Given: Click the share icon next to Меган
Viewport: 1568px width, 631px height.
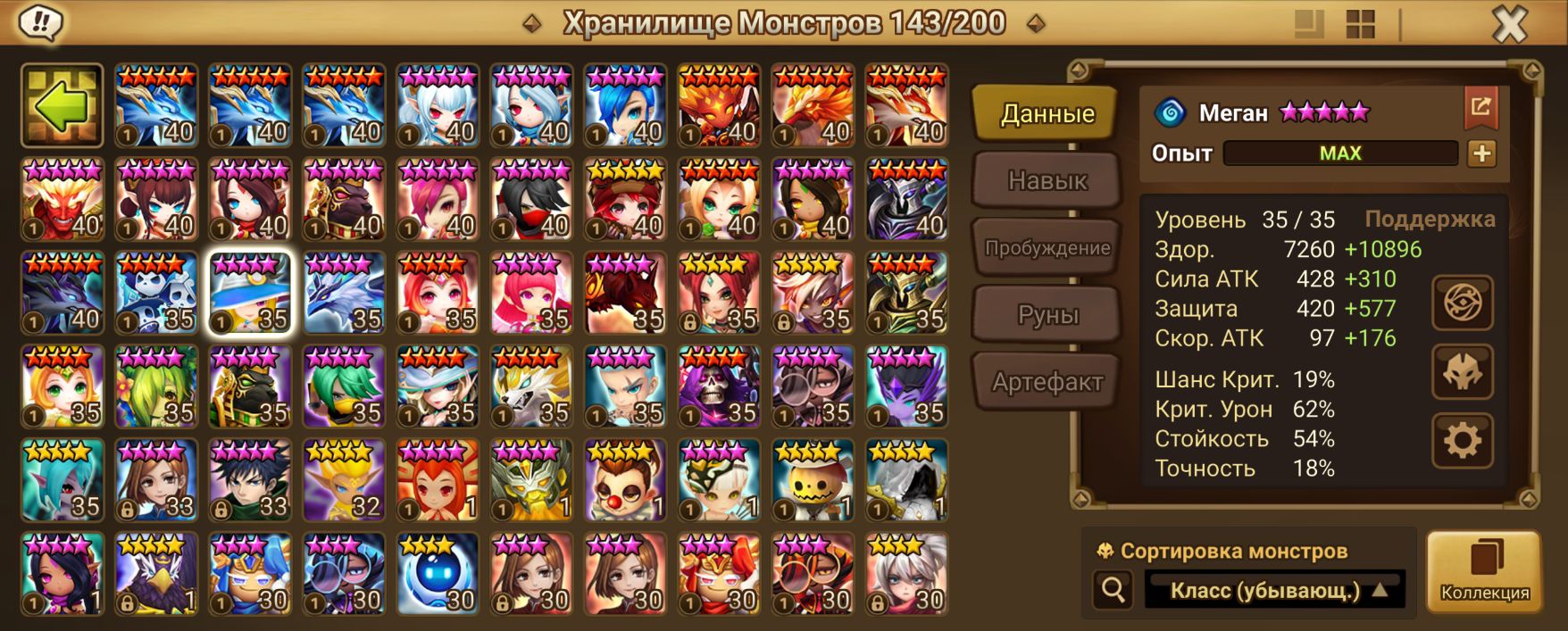Looking at the screenshot, I should (1480, 108).
